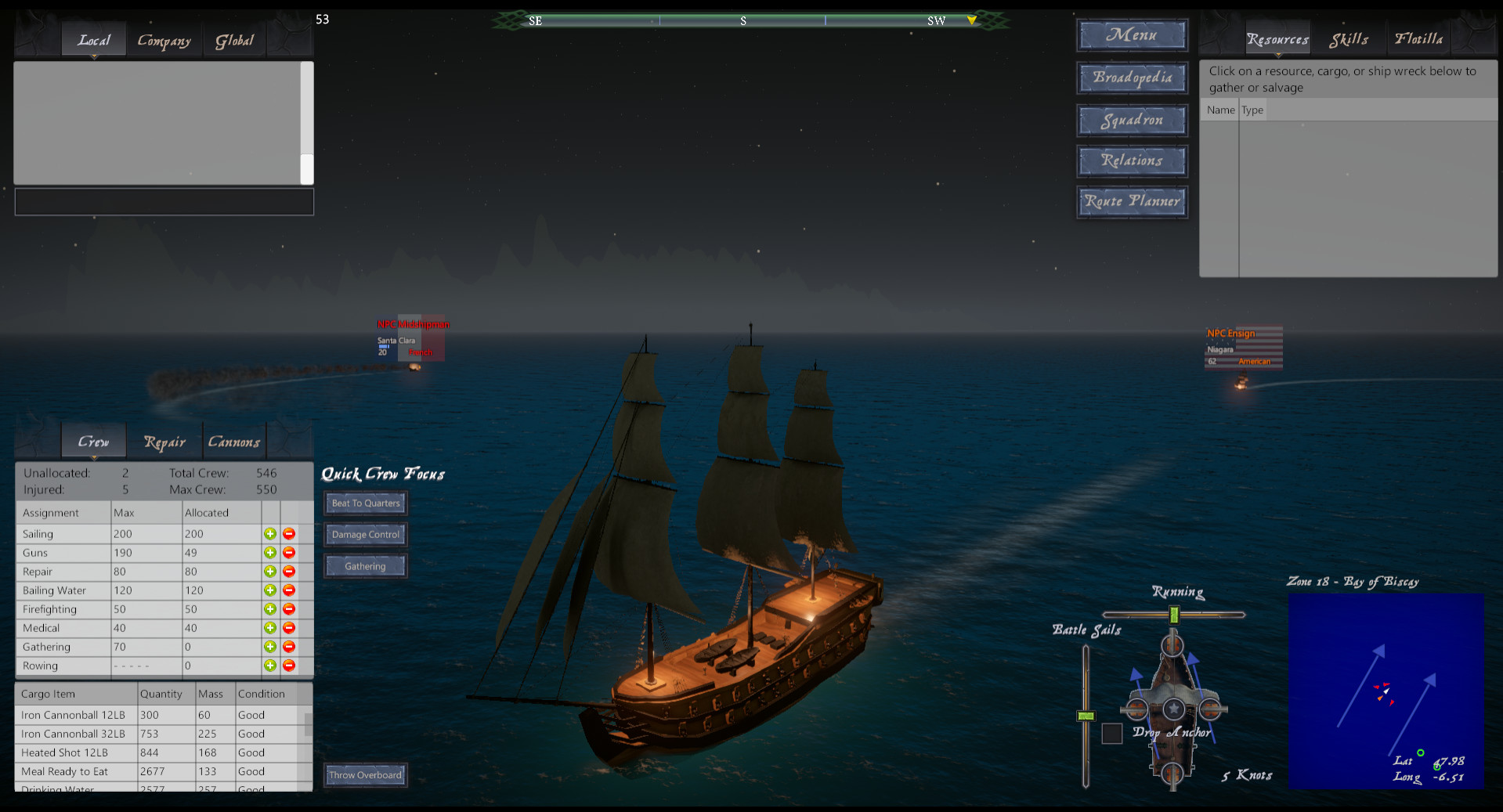Click the bow sail circle on ship diagram
Screen dimensions: 1503x812
(1173, 647)
